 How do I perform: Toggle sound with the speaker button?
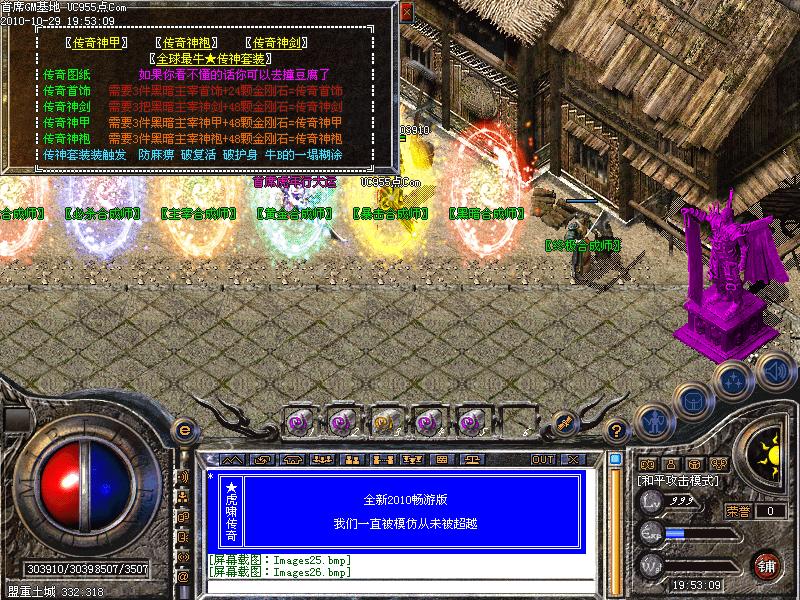coord(774,369)
